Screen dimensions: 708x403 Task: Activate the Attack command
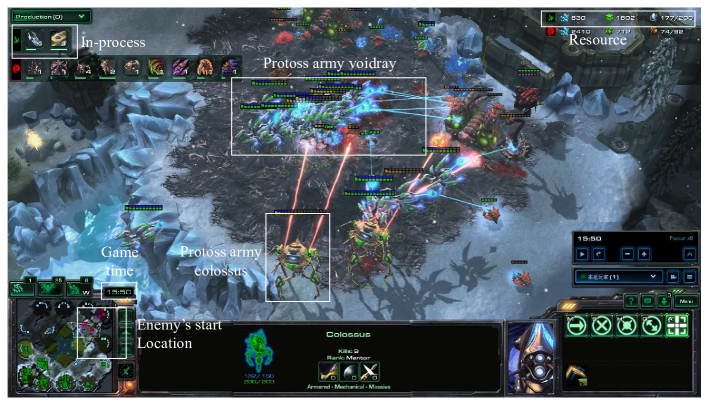(x=677, y=324)
